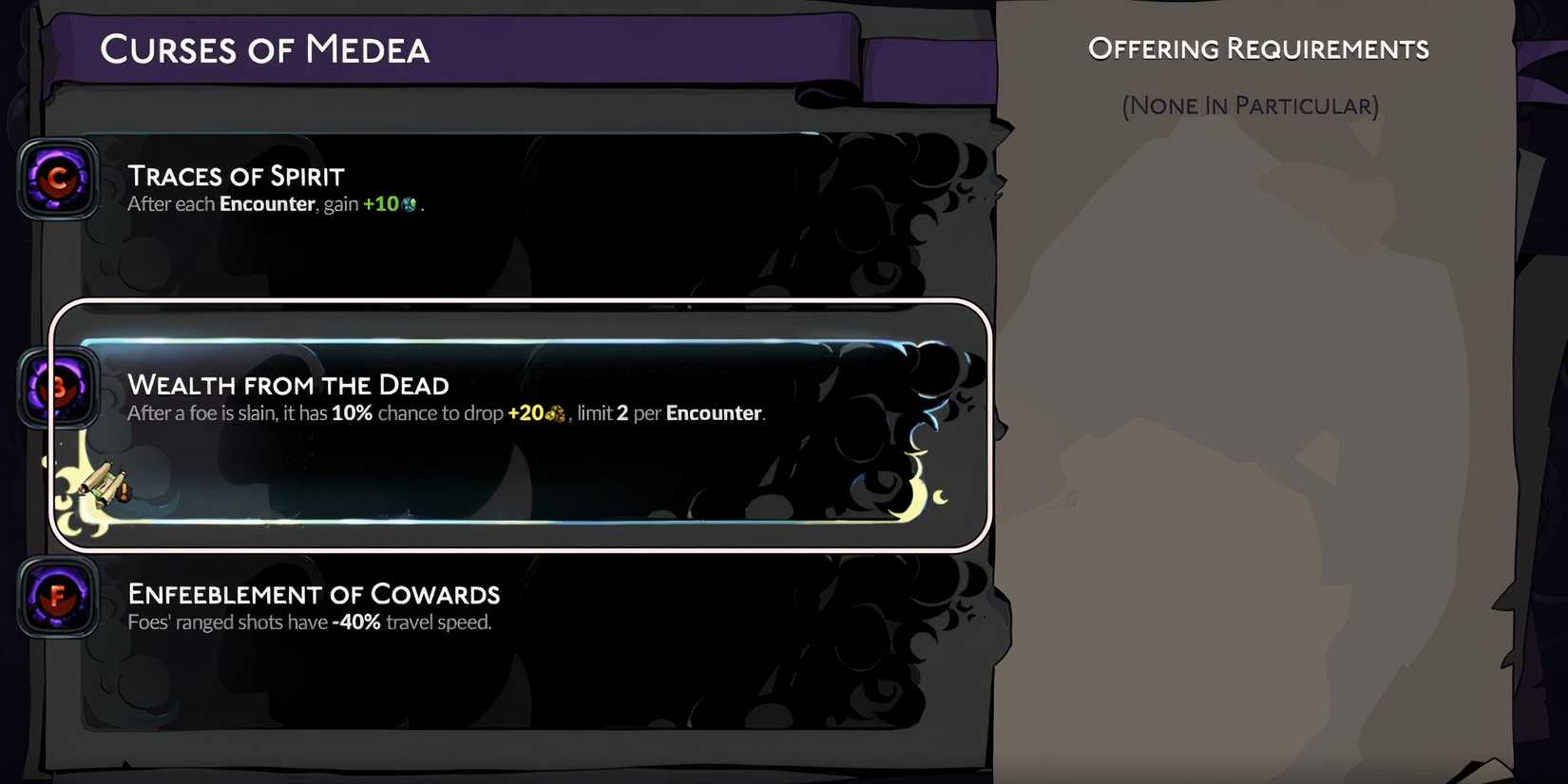This screenshot has width=1568, height=784.
Task: Click the Encounter keyword in Traces of Spirit
Action: coord(267,203)
